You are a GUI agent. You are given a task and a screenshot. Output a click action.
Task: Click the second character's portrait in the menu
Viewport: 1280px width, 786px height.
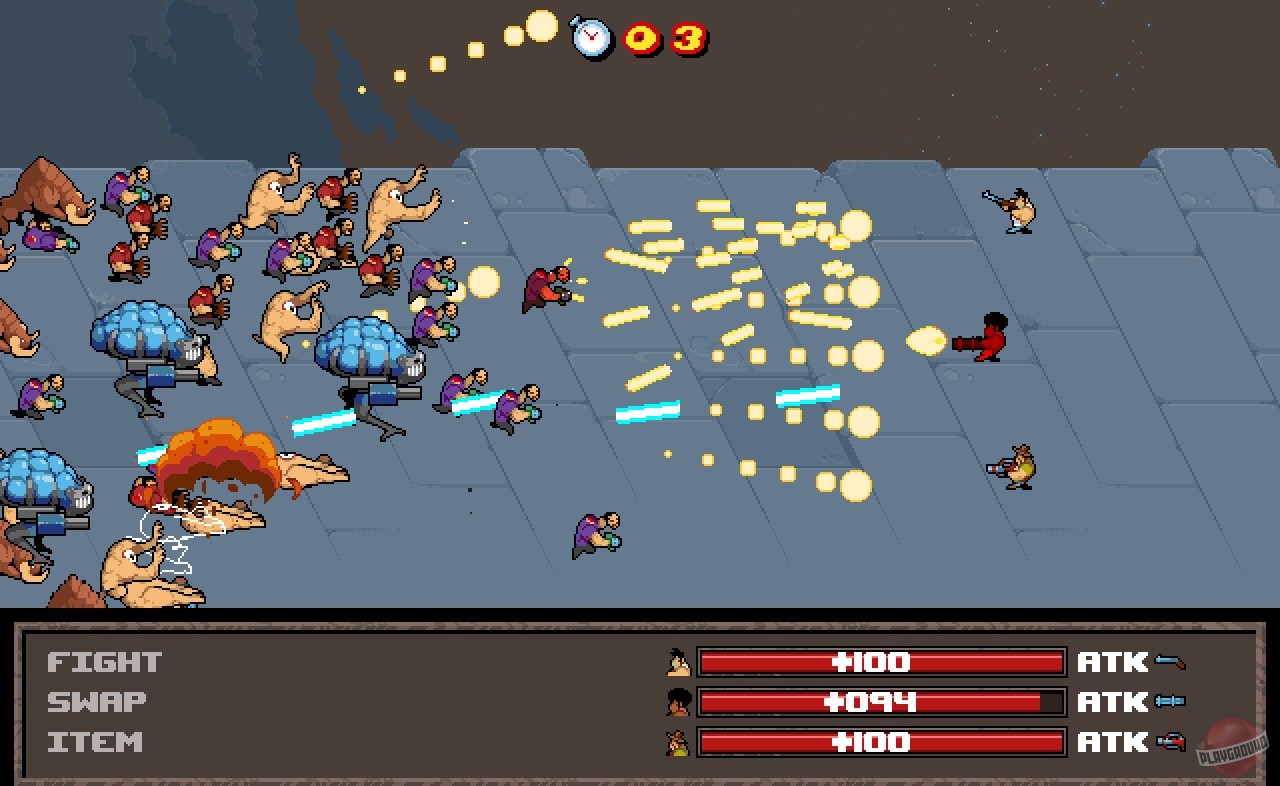tap(680, 701)
